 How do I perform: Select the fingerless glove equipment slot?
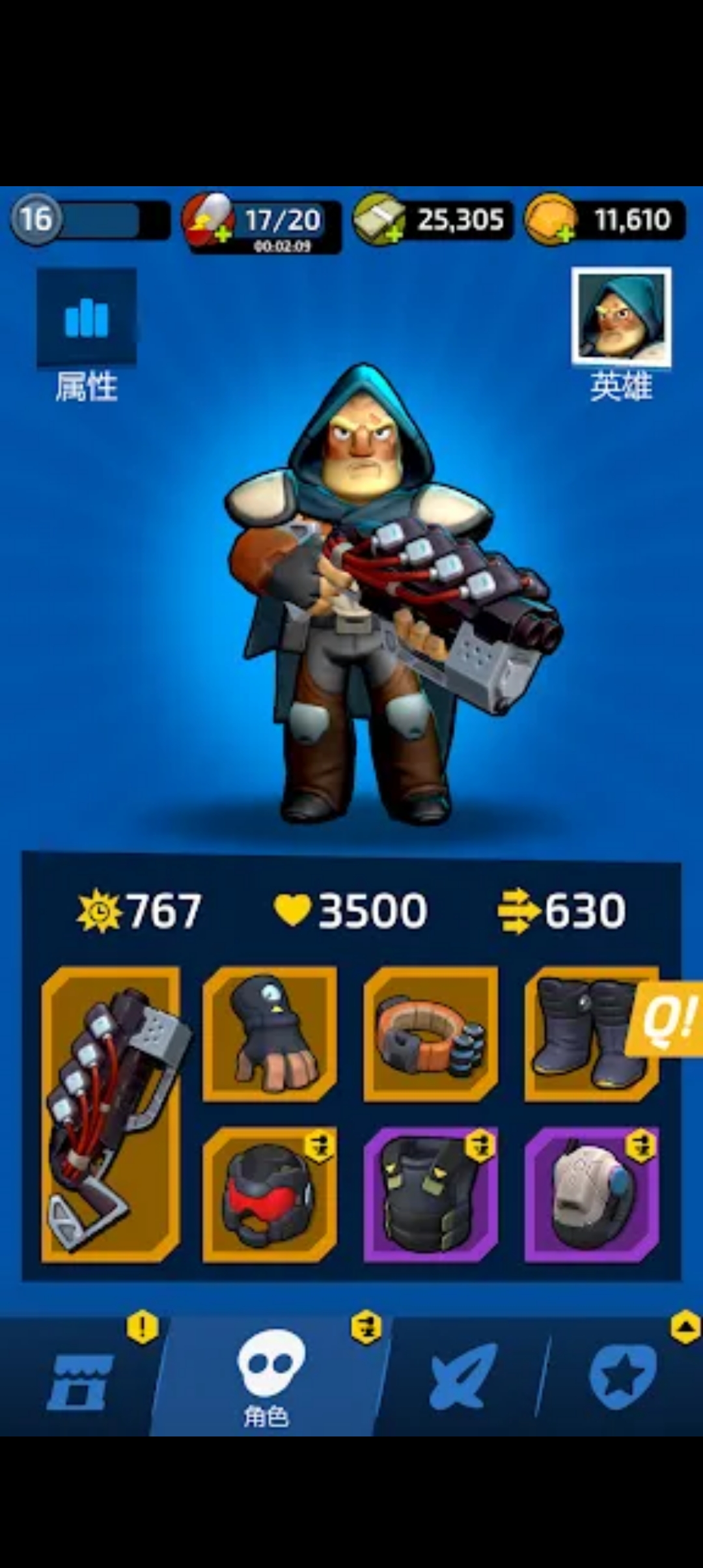[x=269, y=1034]
